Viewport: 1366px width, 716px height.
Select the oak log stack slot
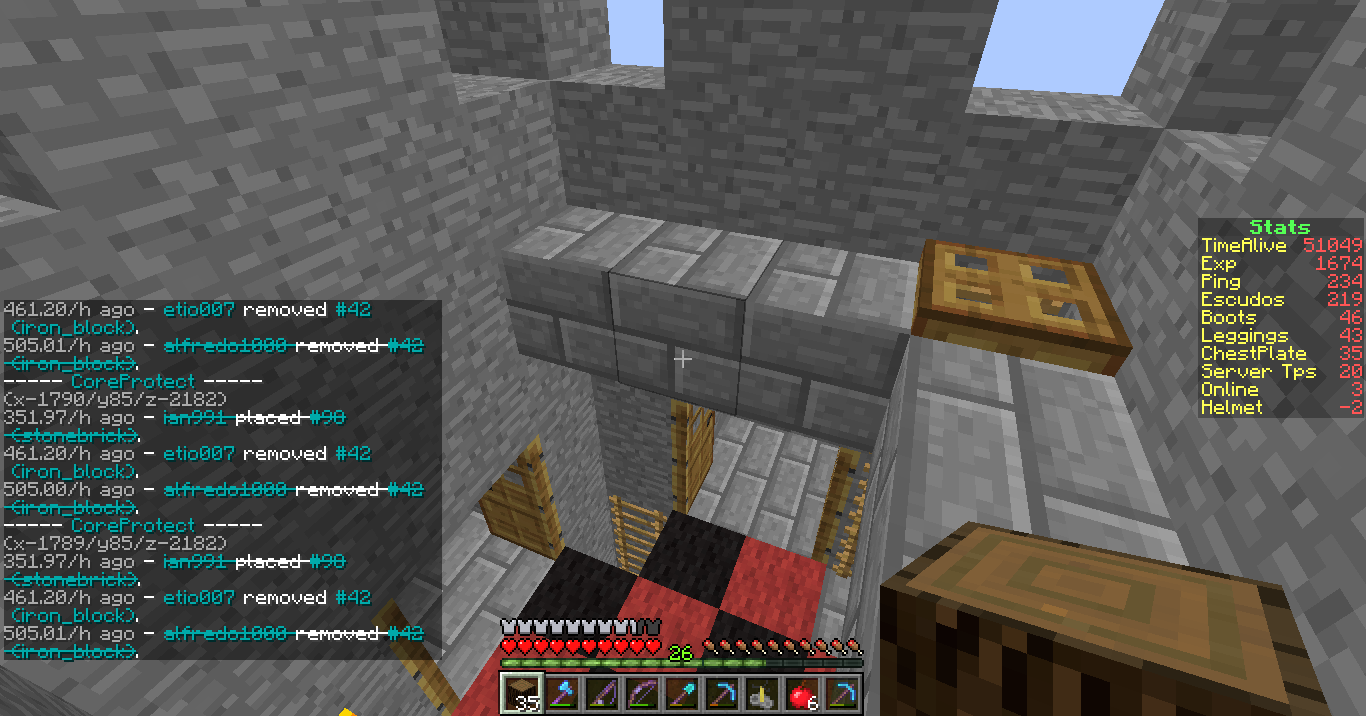click(518, 693)
